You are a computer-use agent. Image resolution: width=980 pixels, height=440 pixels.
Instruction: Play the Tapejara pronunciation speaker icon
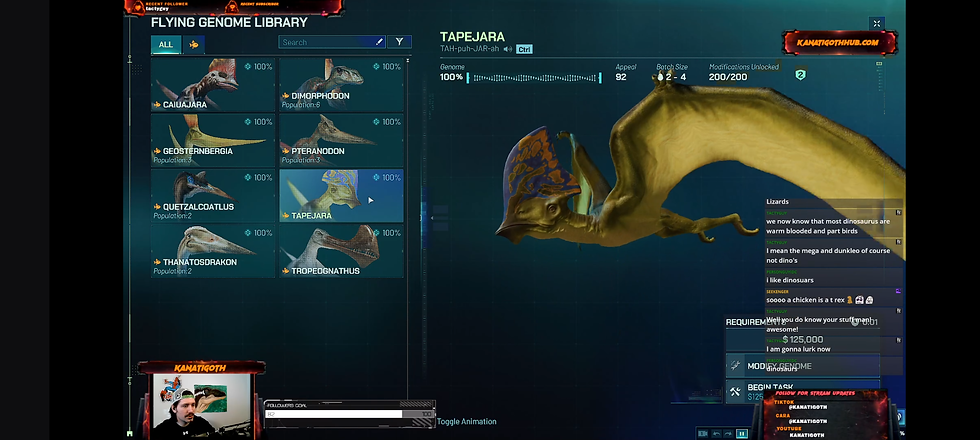point(508,48)
